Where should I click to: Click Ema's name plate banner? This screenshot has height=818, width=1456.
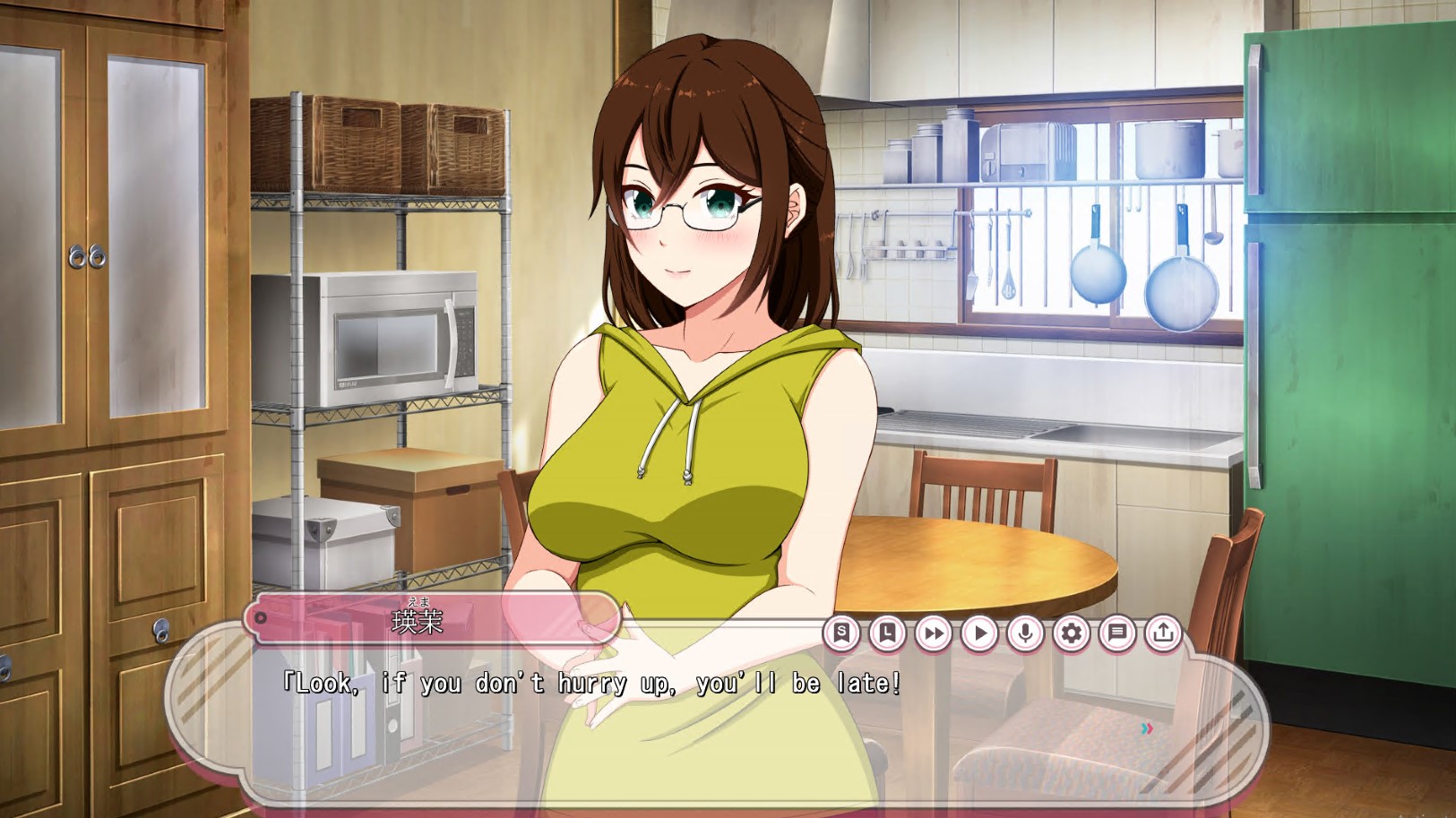click(430, 618)
